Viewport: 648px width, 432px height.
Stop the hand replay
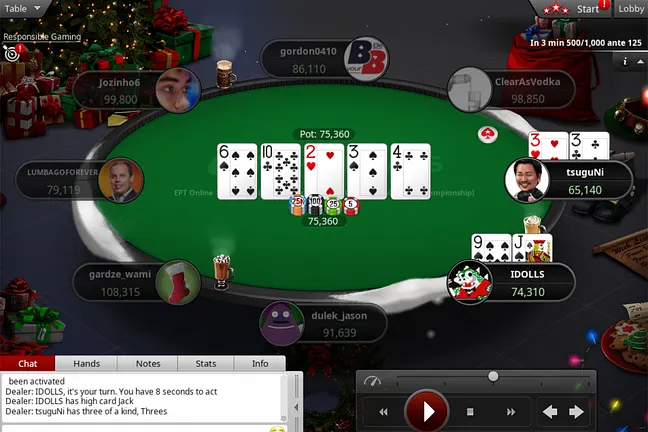coord(470,411)
